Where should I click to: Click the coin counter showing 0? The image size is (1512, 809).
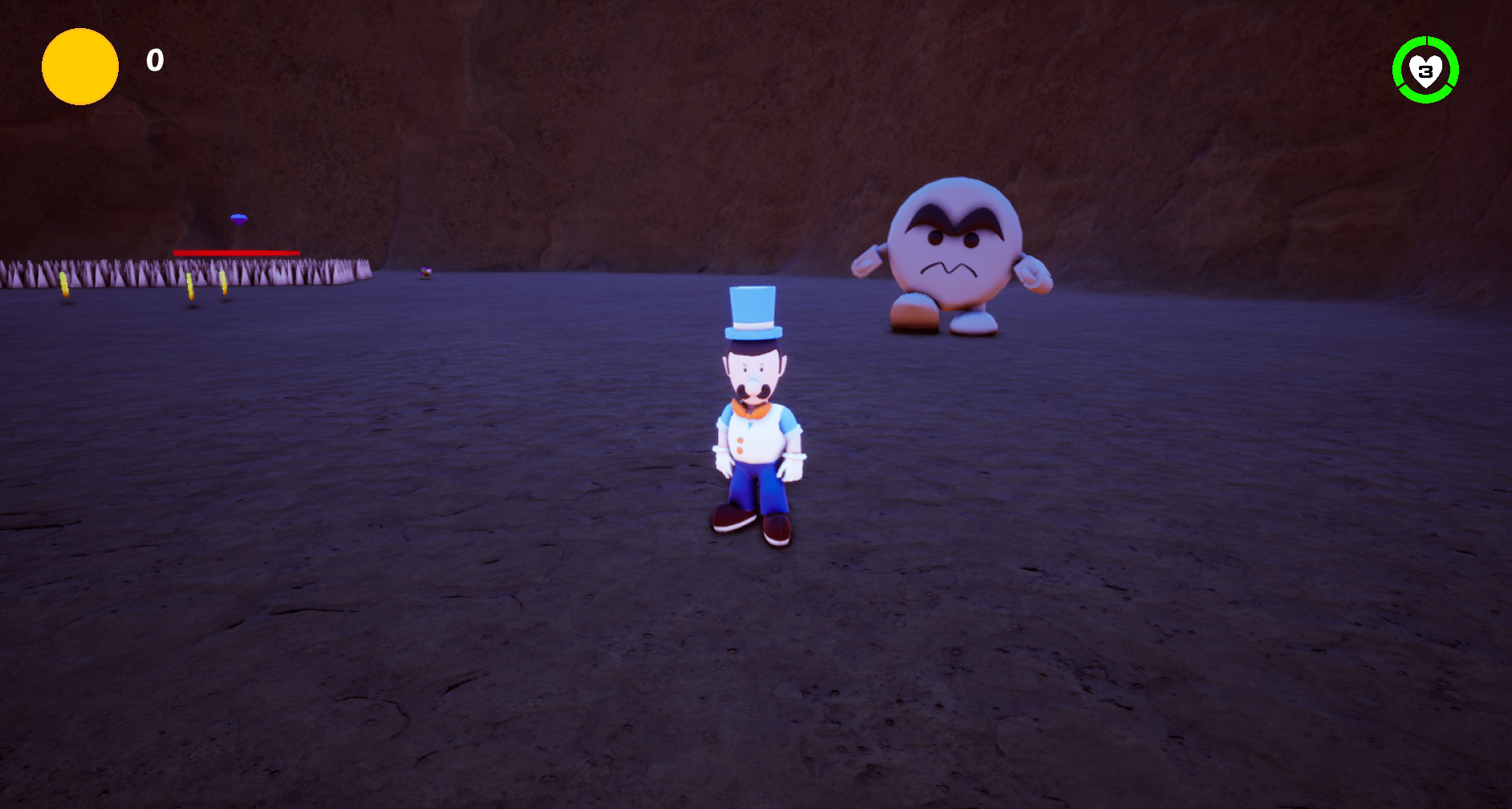pyautogui.click(x=154, y=59)
